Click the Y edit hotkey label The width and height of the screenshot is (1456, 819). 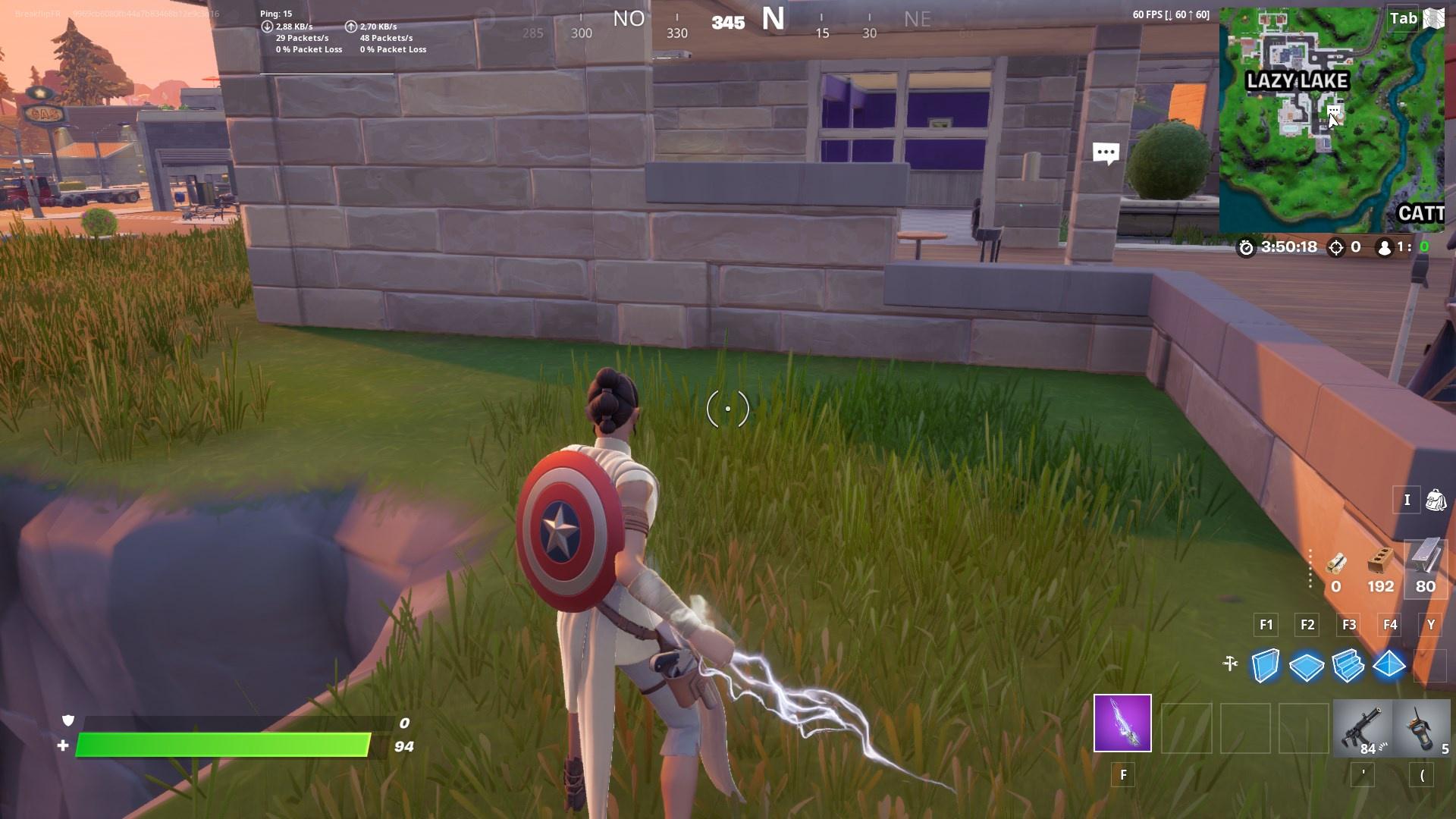pyautogui.click(x=1430, y=625)
